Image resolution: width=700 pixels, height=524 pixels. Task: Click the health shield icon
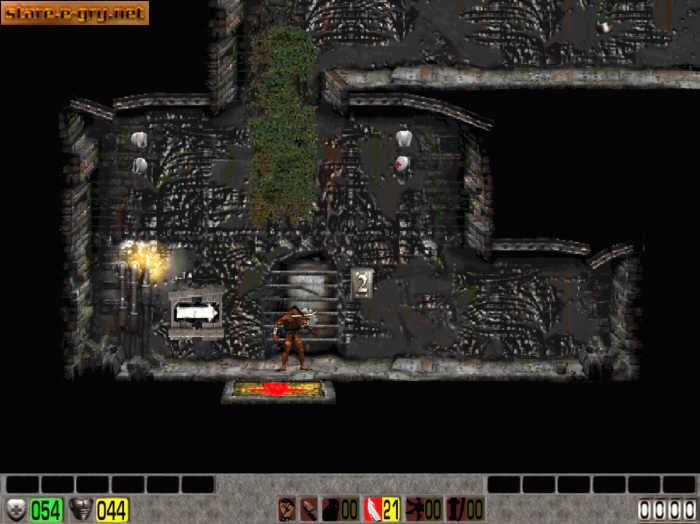click(16, 509)
